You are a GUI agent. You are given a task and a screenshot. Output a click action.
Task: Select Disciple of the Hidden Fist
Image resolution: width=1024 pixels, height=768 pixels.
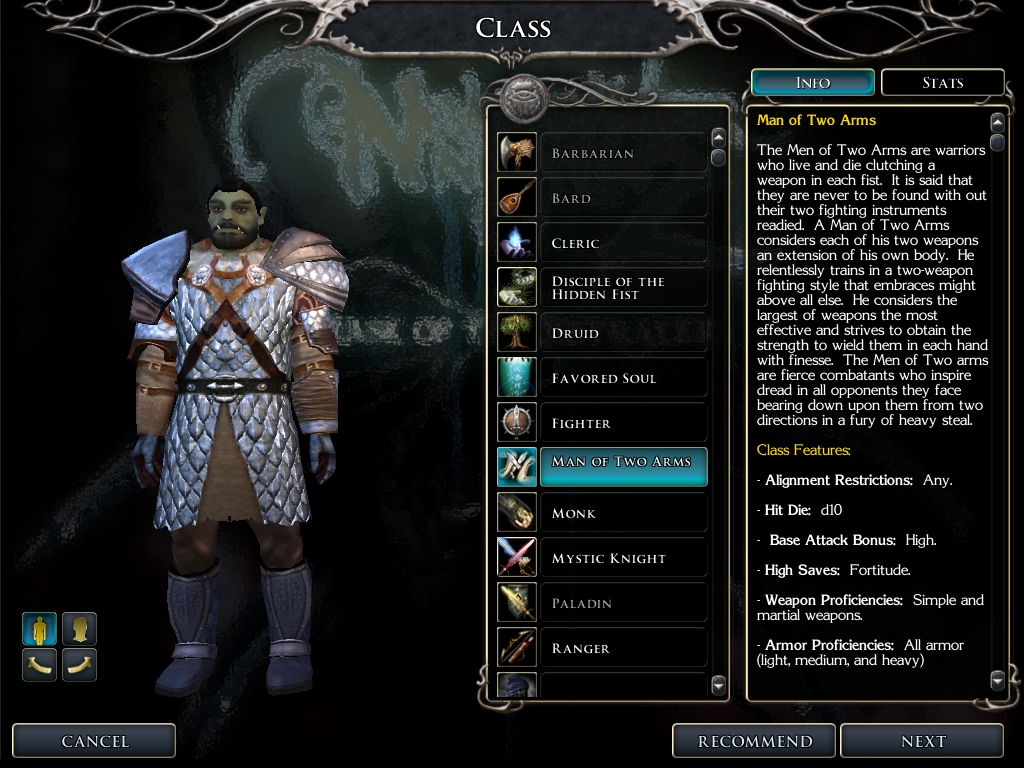coord(622,288)
